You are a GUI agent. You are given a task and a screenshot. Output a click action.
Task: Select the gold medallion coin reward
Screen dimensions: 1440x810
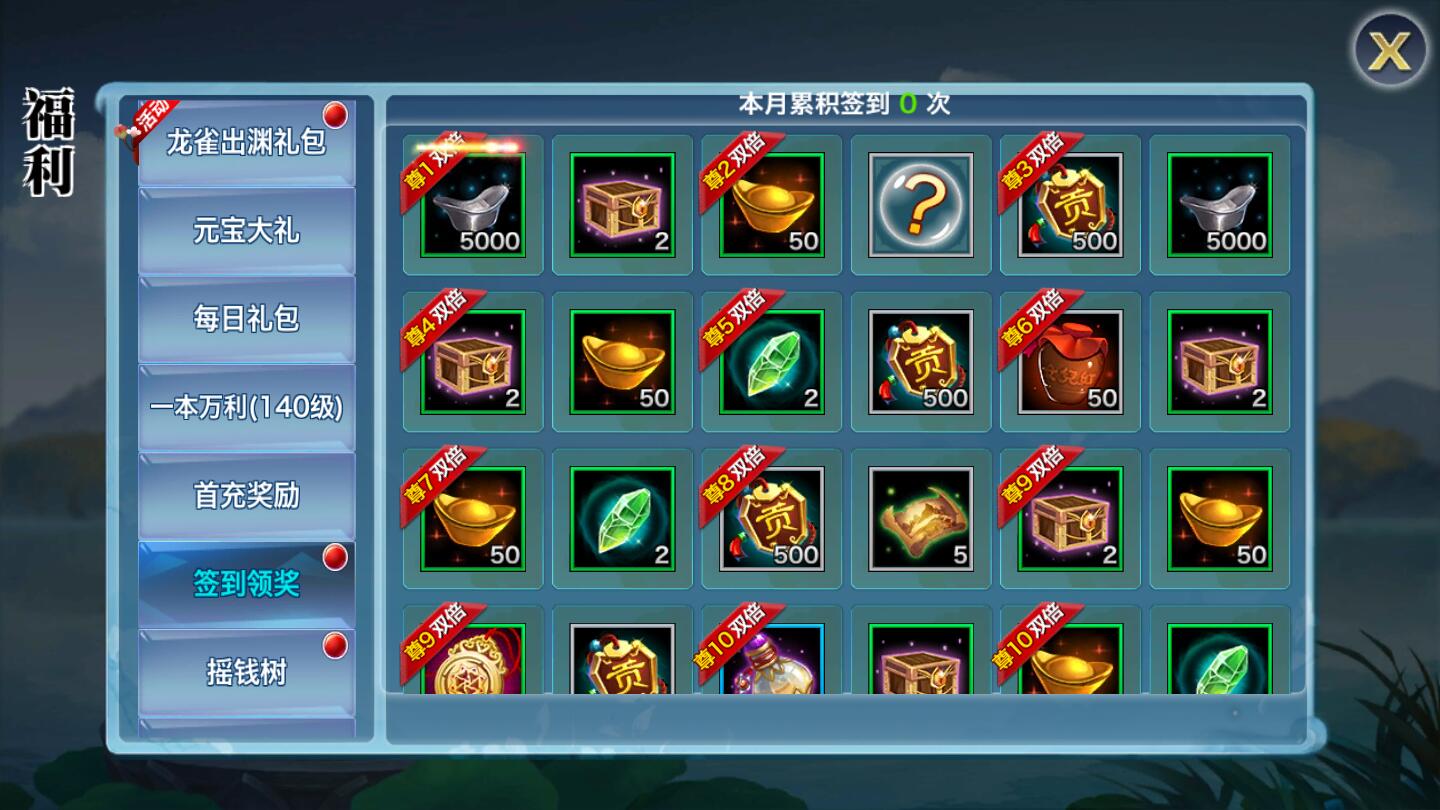(x=473, y=659)
